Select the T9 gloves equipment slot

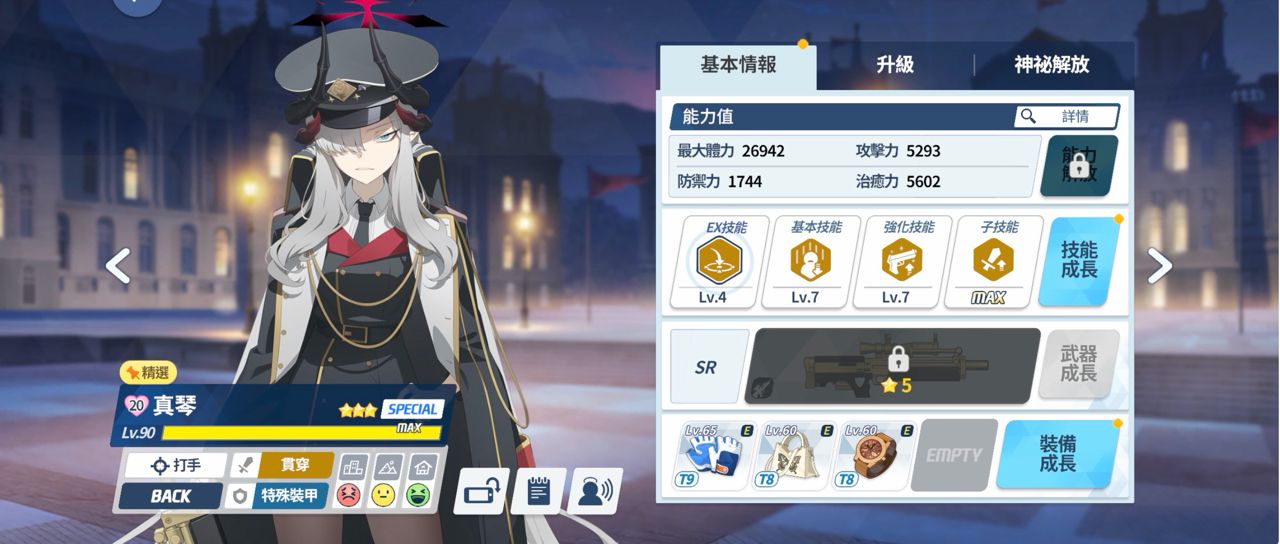[x=709, y=455]
